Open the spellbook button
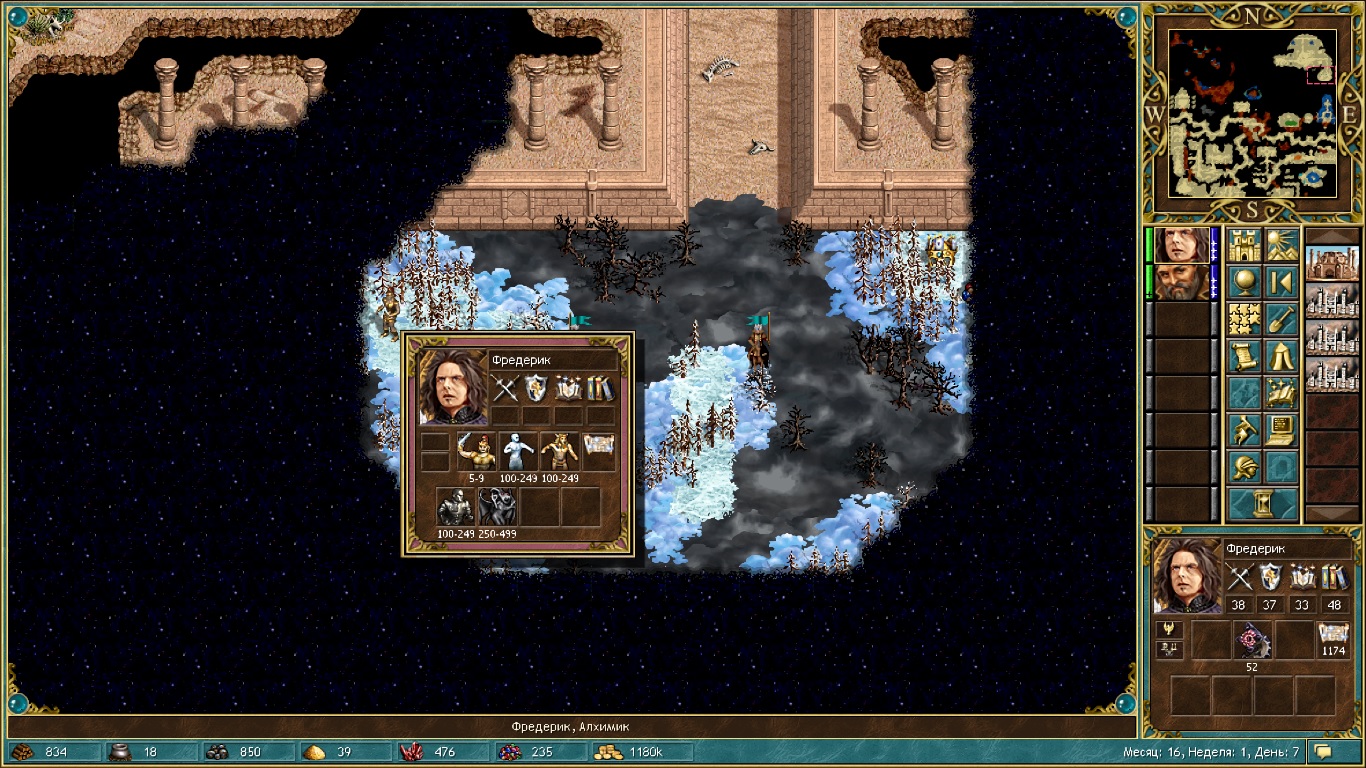Viewport: 1366px width, 768px height. 1281,393
